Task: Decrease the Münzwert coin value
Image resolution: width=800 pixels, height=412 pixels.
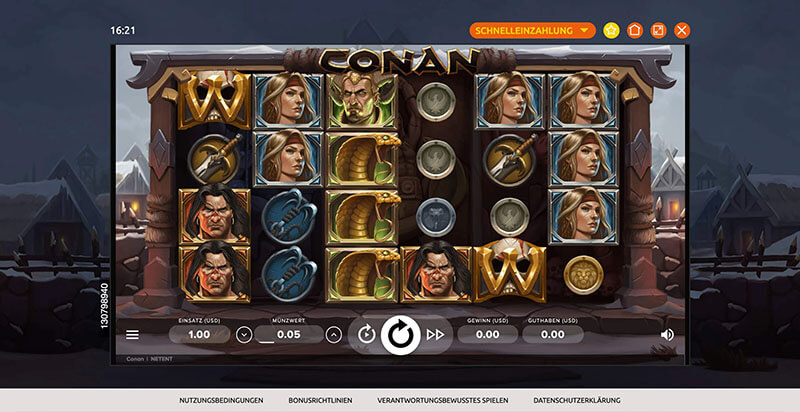Action: coord(243,334)
